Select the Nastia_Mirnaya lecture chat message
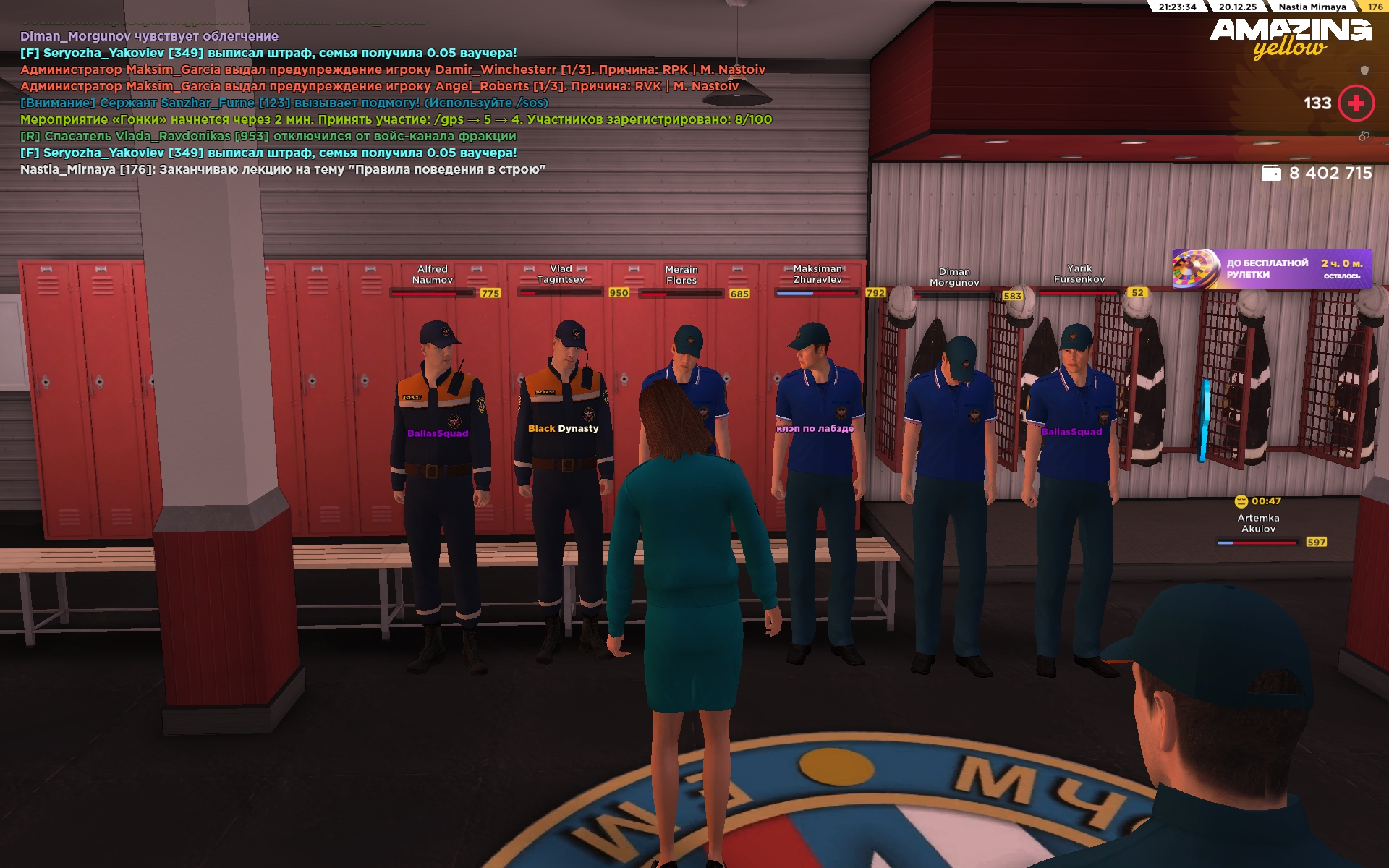The height and width of the screenshot is (868, 1389). click(x=283, y=170)
